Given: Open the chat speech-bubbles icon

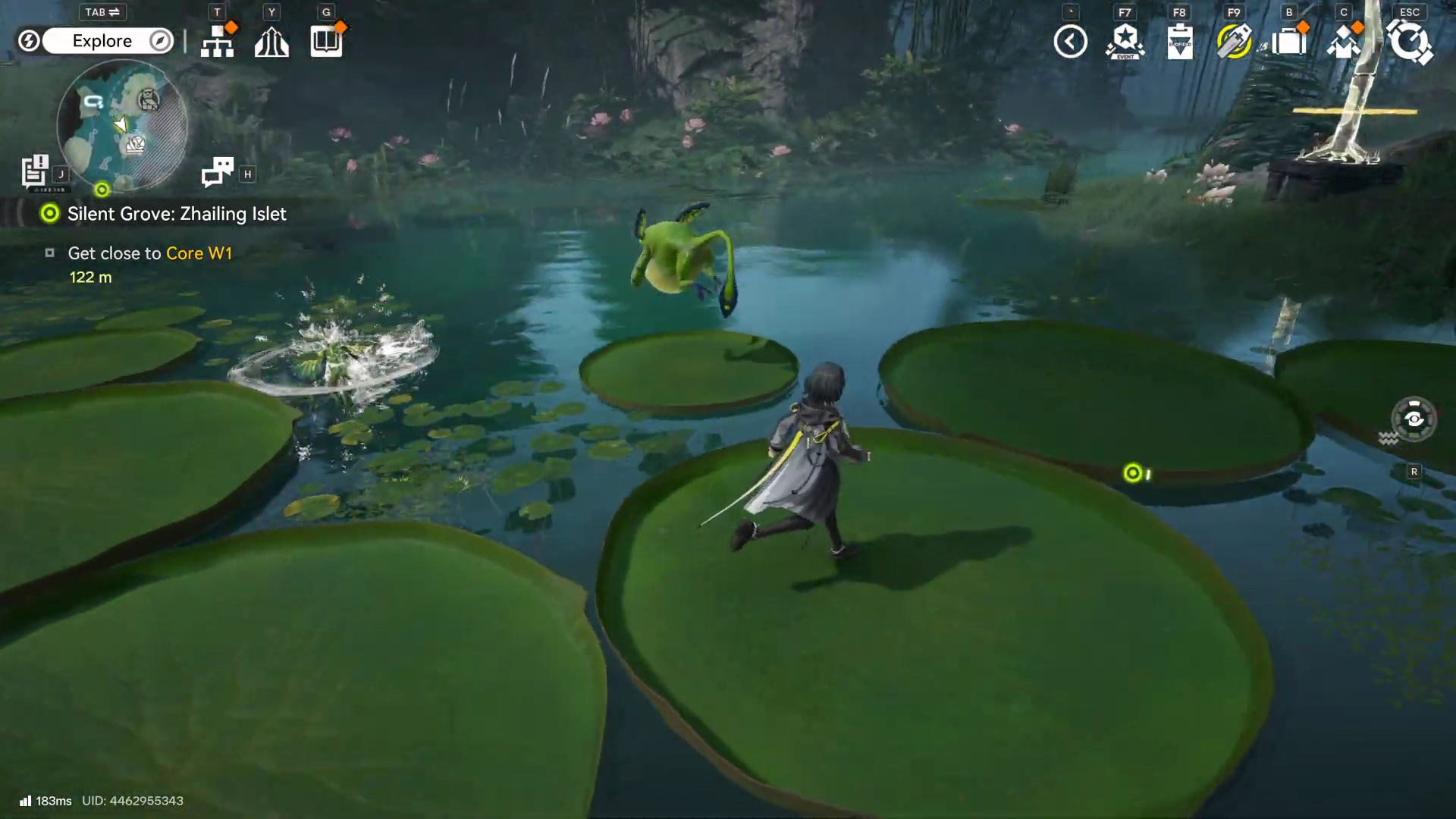Looking at the screenshot, I should (218, 172).
